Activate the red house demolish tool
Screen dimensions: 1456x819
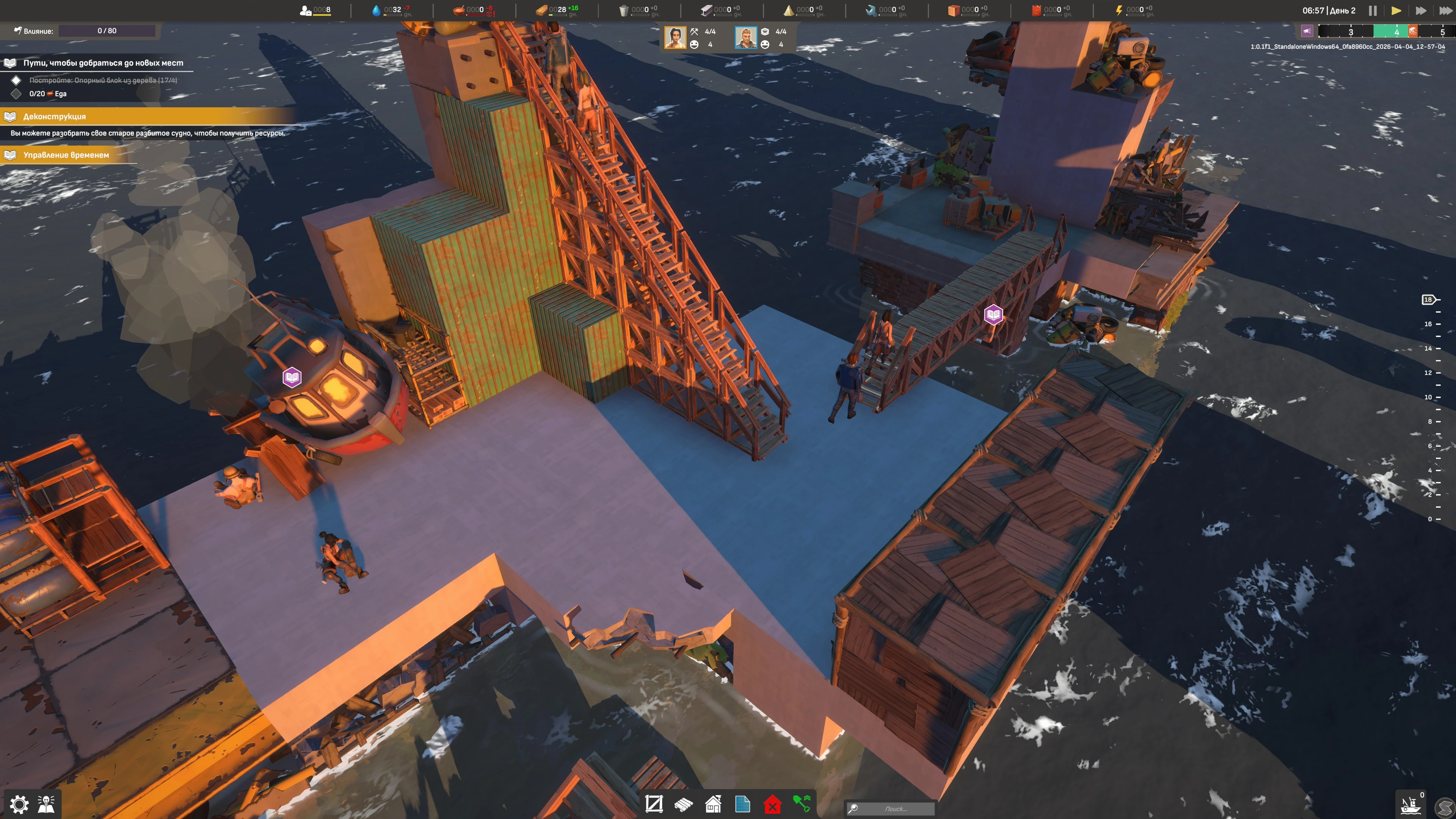point(772,803)
